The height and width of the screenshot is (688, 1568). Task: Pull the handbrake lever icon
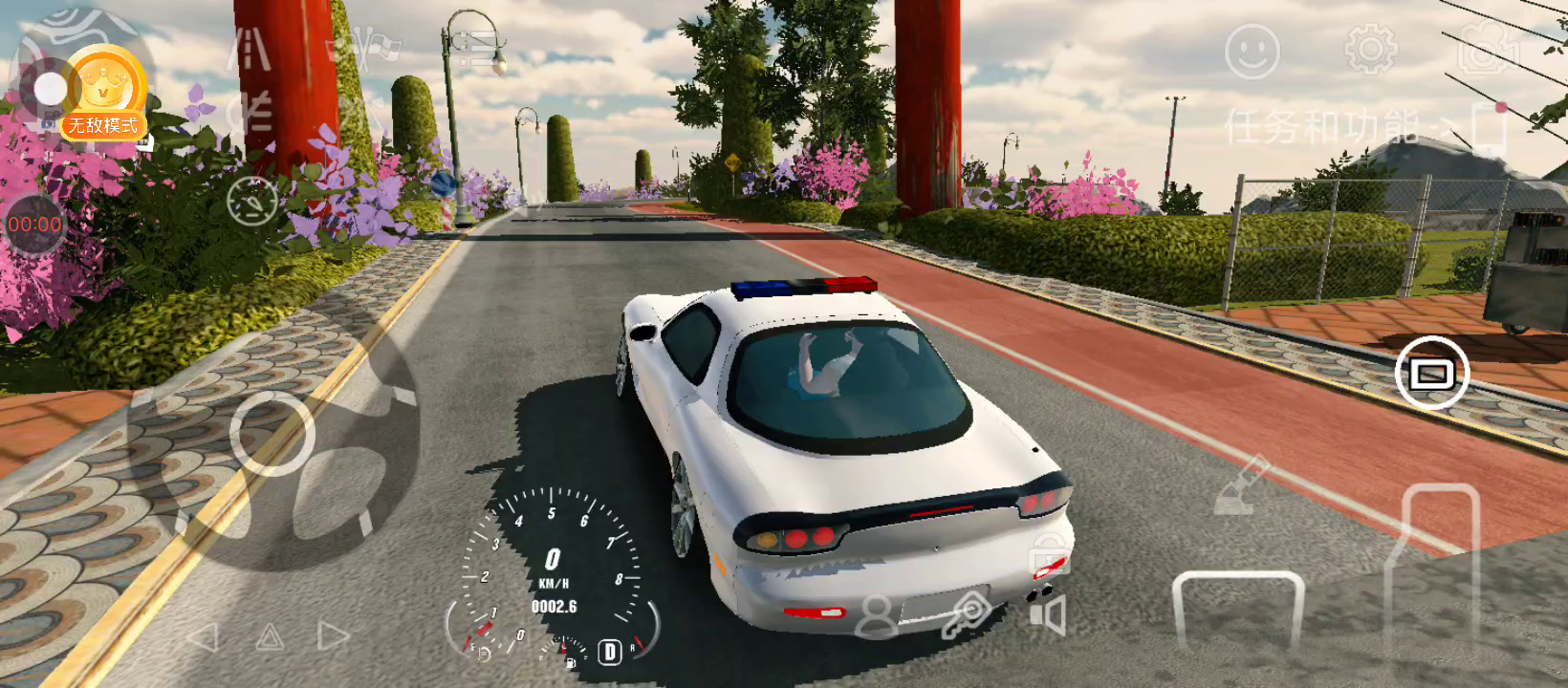click(1240, 486)
